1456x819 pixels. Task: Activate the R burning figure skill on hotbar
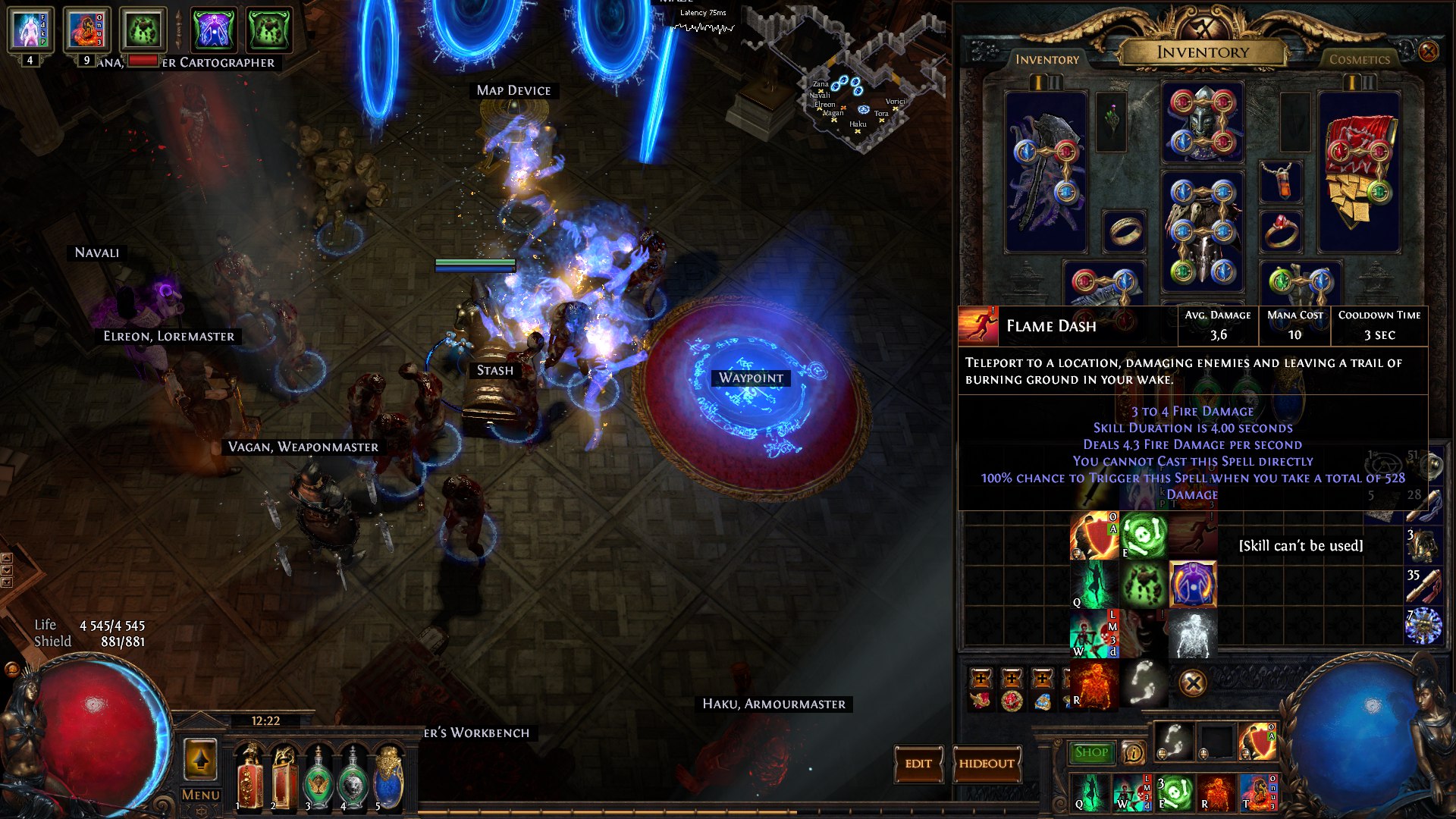(x=1216, y=792)
